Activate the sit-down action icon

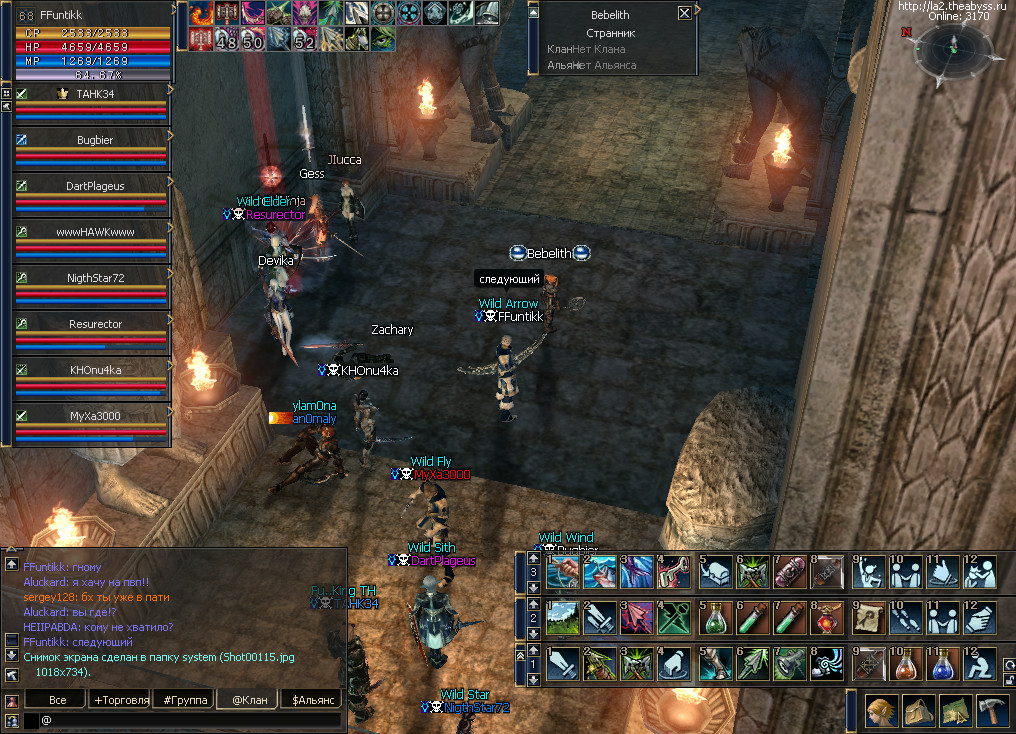click(x=980, y=662)
